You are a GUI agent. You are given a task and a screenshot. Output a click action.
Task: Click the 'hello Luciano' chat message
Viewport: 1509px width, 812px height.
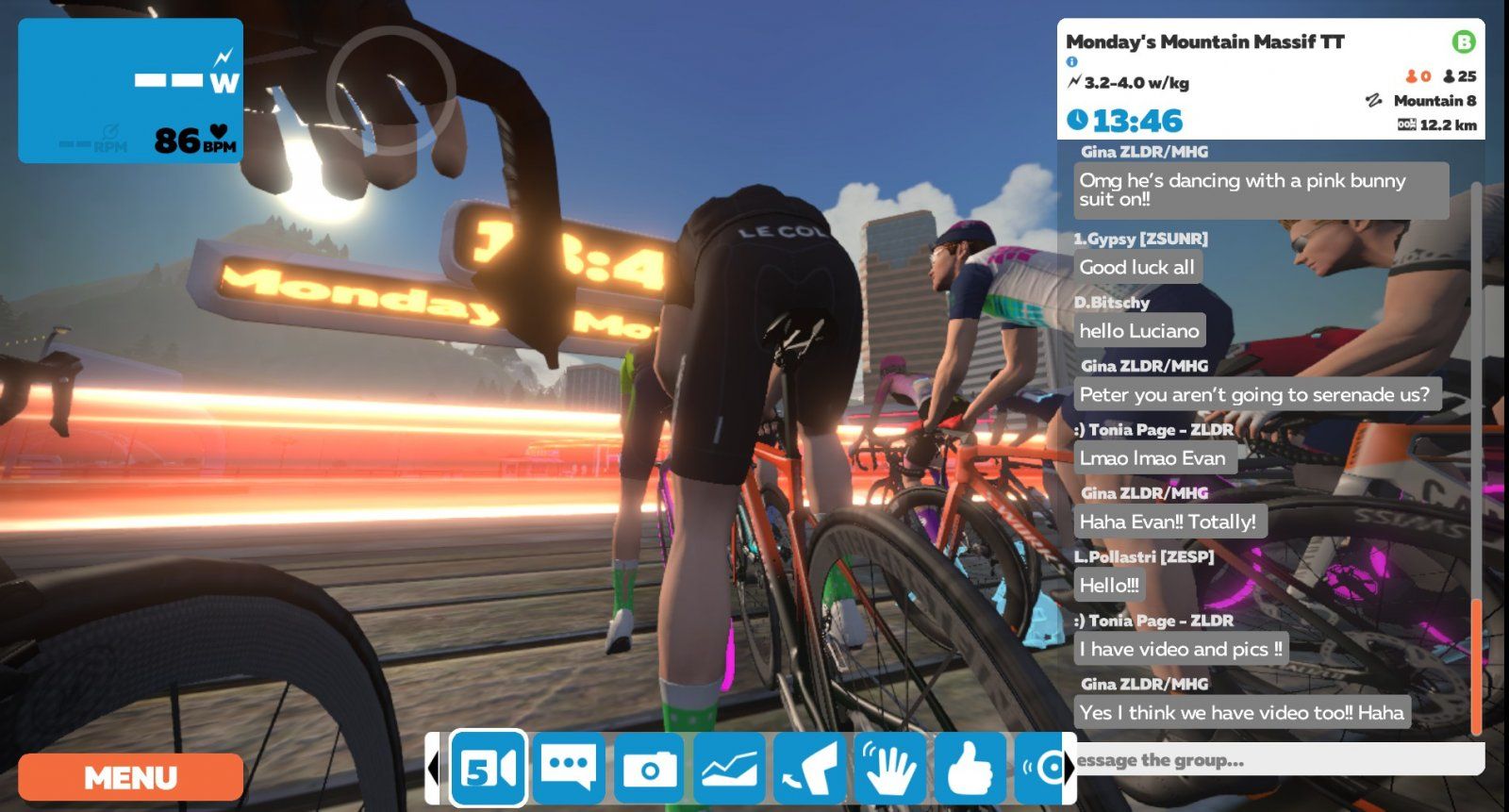pyautogui.click(x=1139, y=331)
